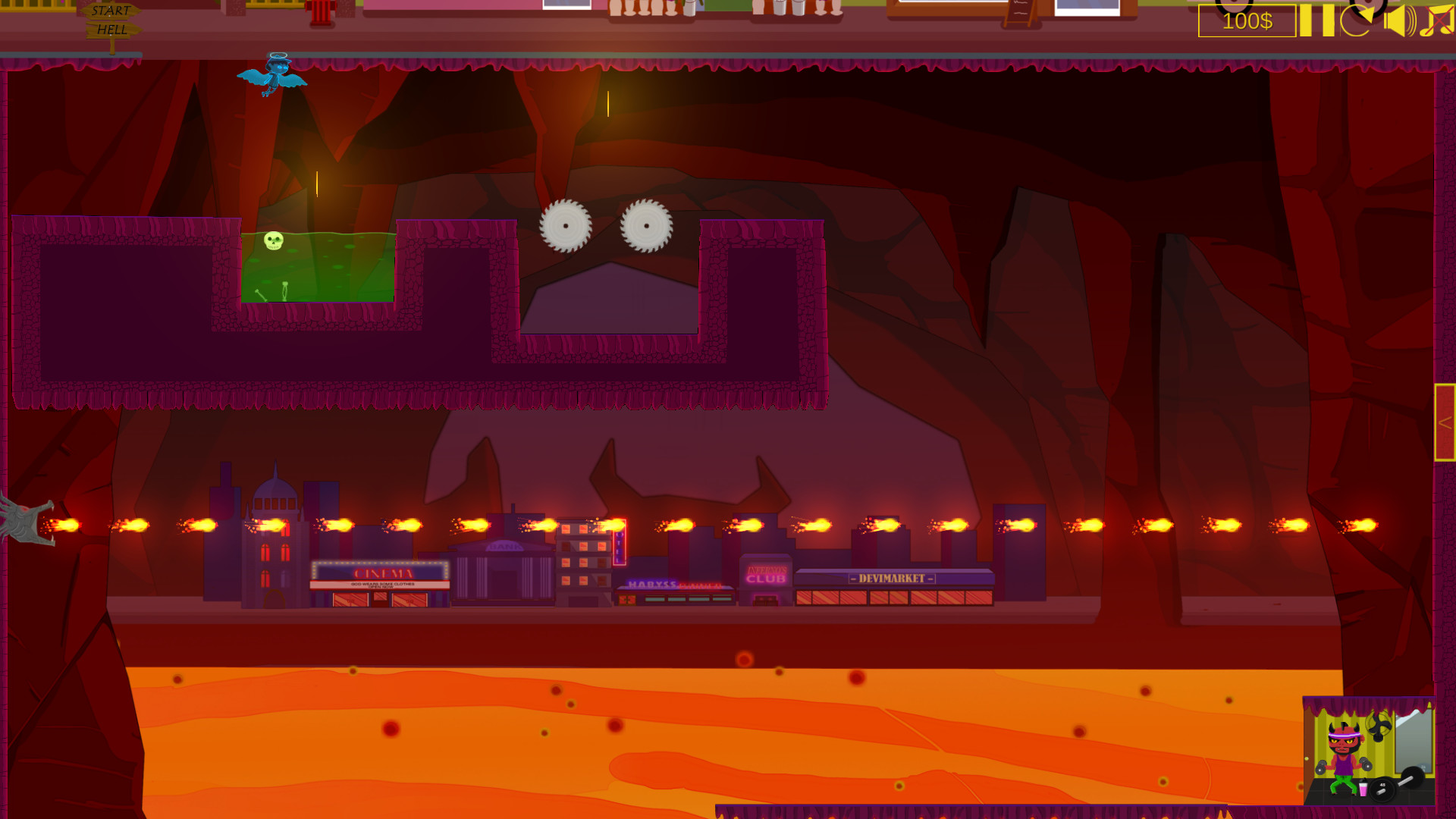This screenshot has width=1456, height=819.
Task: Click the circular restart level icon
Action: click(1359, 21)
